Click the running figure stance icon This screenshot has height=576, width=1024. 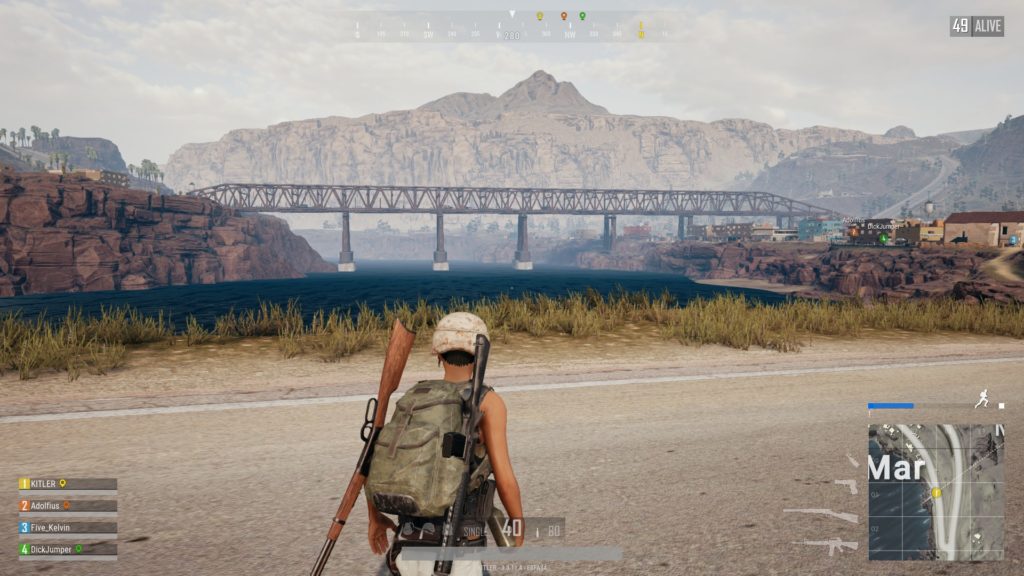click(982, 398)
